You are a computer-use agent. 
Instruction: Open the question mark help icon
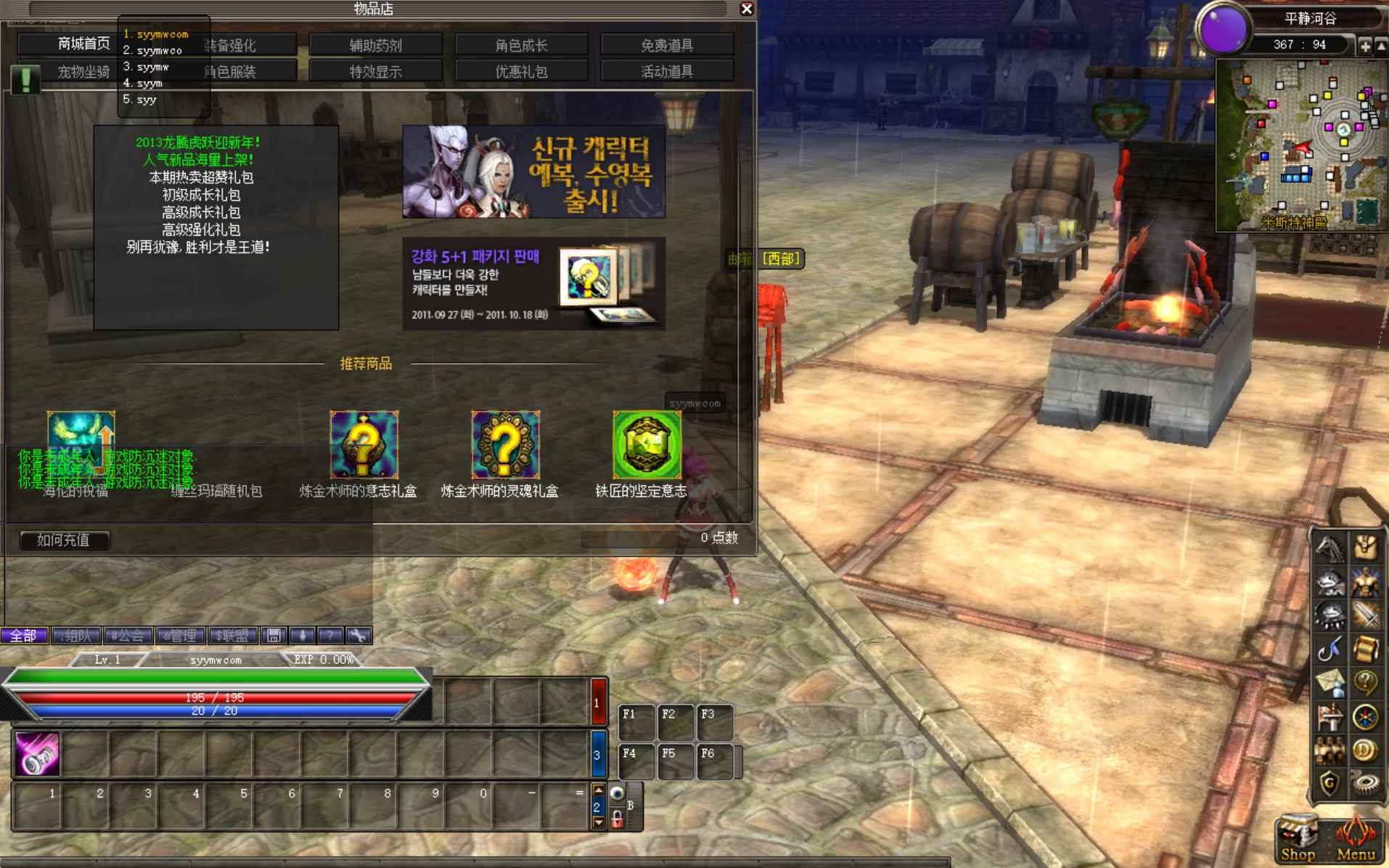1365,682
